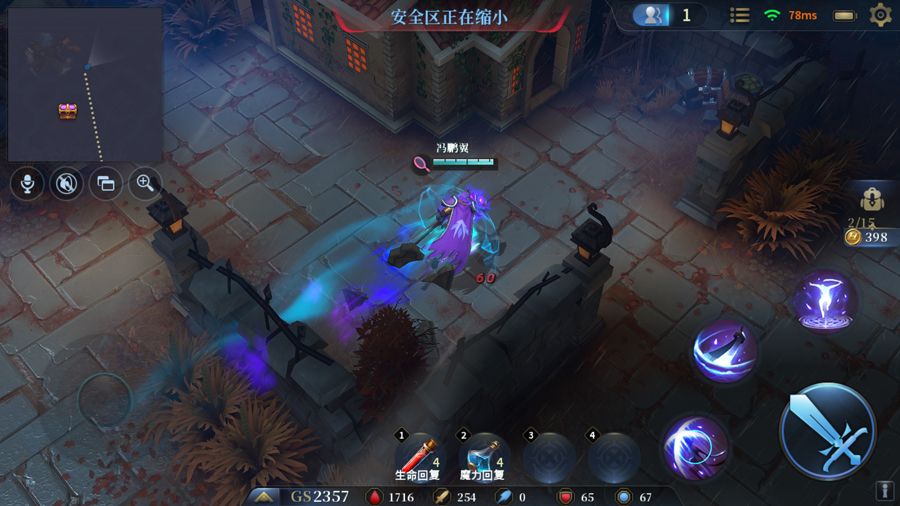
Task: Open the backpack inventory
Action: tap(871, 198)
